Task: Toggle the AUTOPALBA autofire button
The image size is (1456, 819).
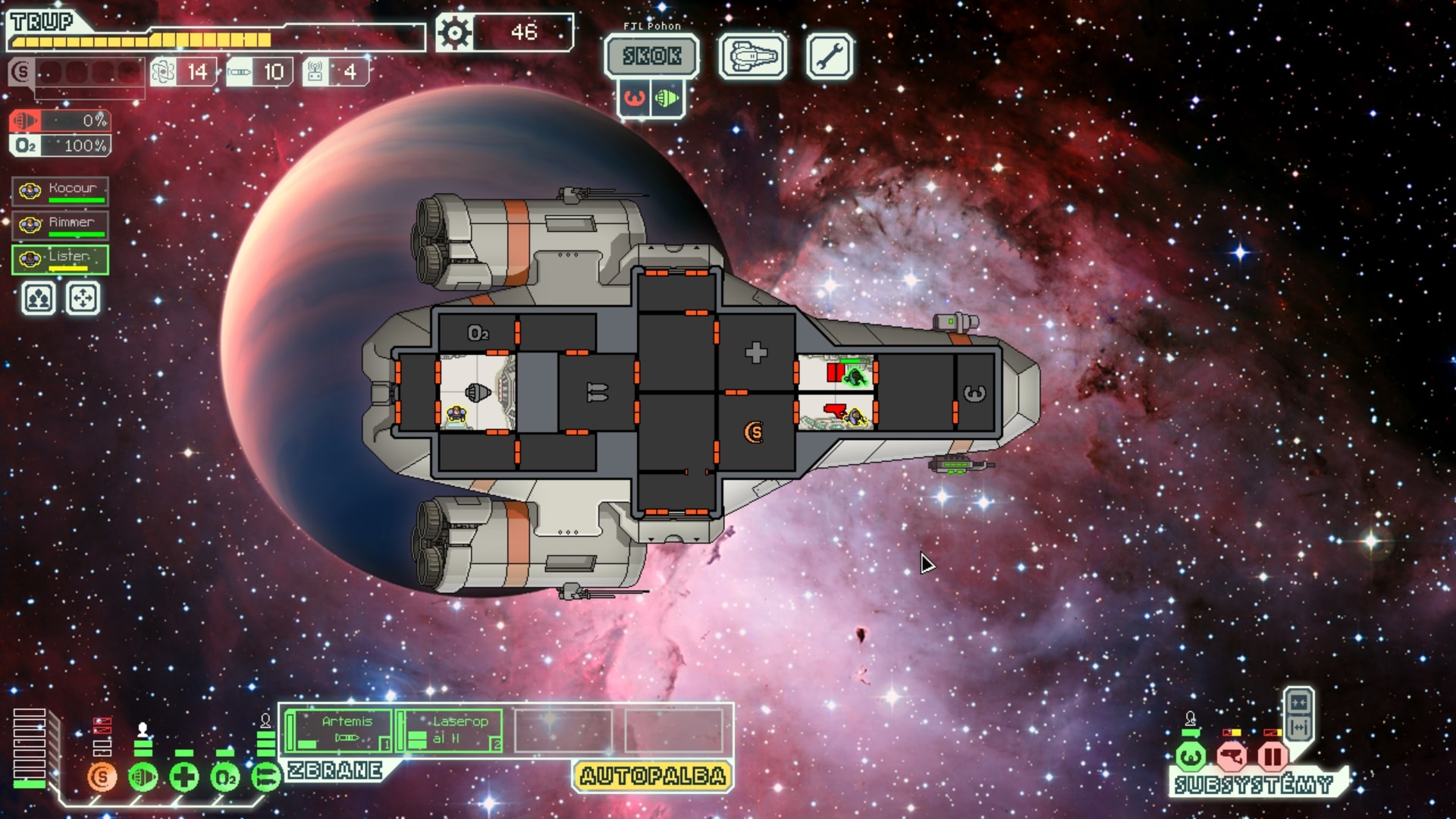Action: [652, 776]
